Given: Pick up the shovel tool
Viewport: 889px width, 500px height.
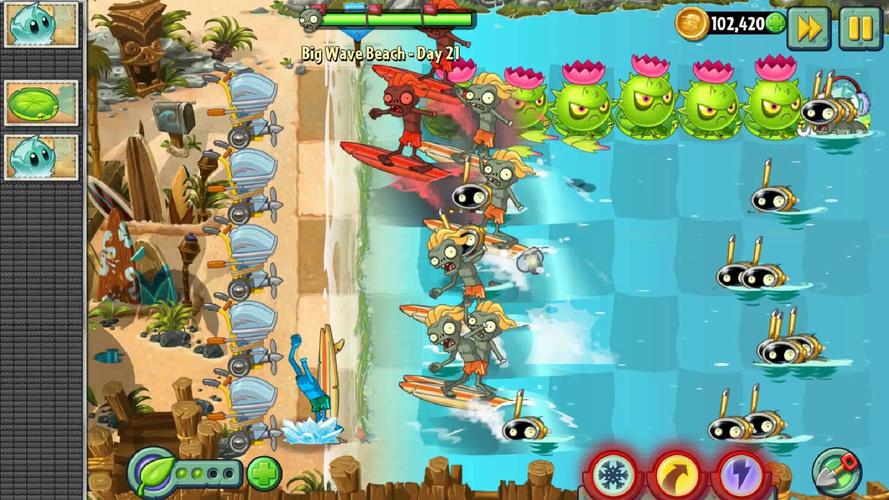Looking at the screenshot, I should [x=836, y=470].
